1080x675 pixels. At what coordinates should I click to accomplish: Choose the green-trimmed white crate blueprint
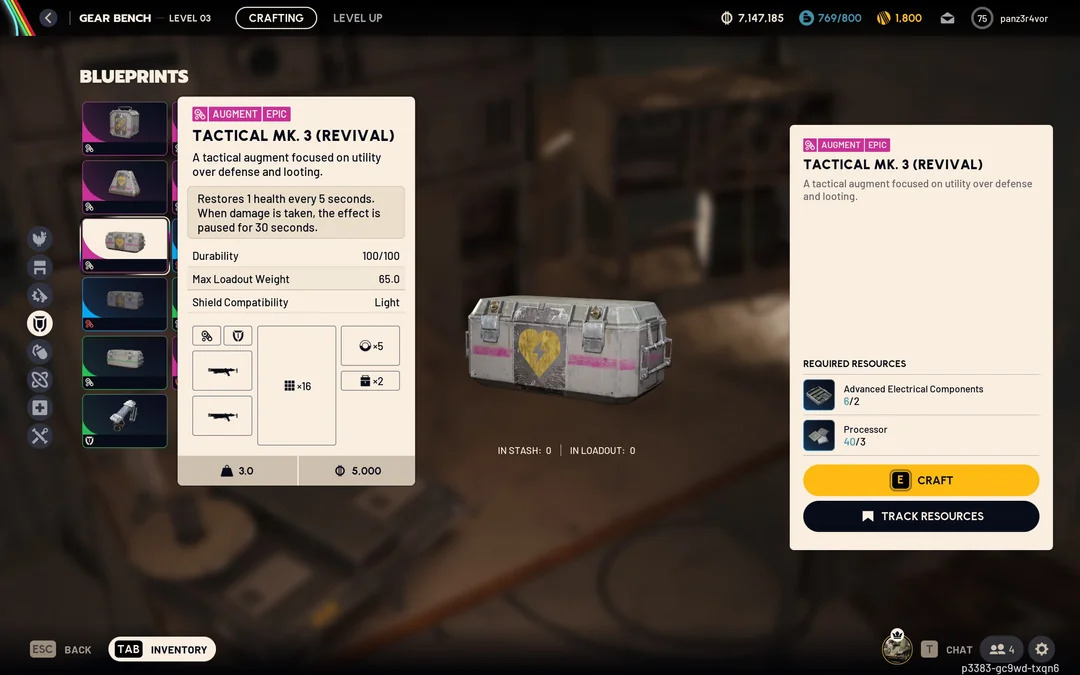pos(125,362)
